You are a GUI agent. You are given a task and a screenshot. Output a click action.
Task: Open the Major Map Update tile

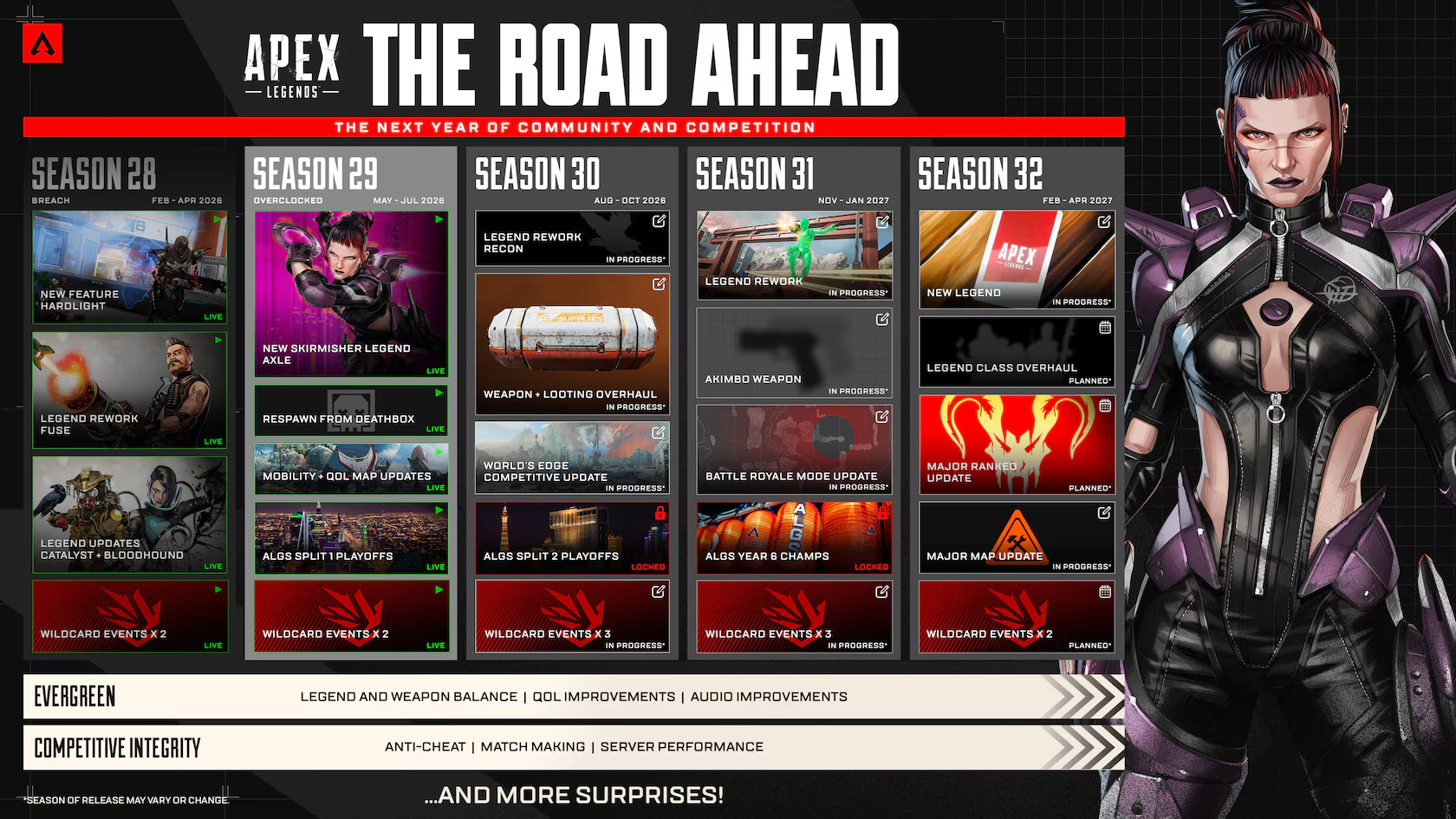[x=1016, y=538]
